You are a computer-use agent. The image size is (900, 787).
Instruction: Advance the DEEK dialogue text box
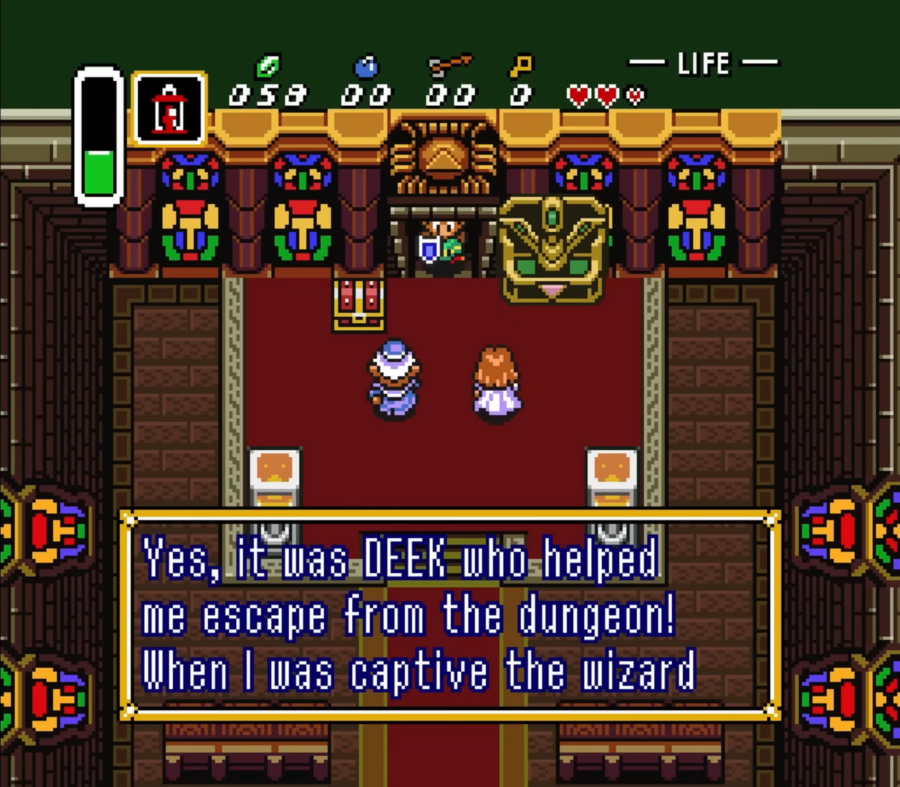tap(450, 615)
